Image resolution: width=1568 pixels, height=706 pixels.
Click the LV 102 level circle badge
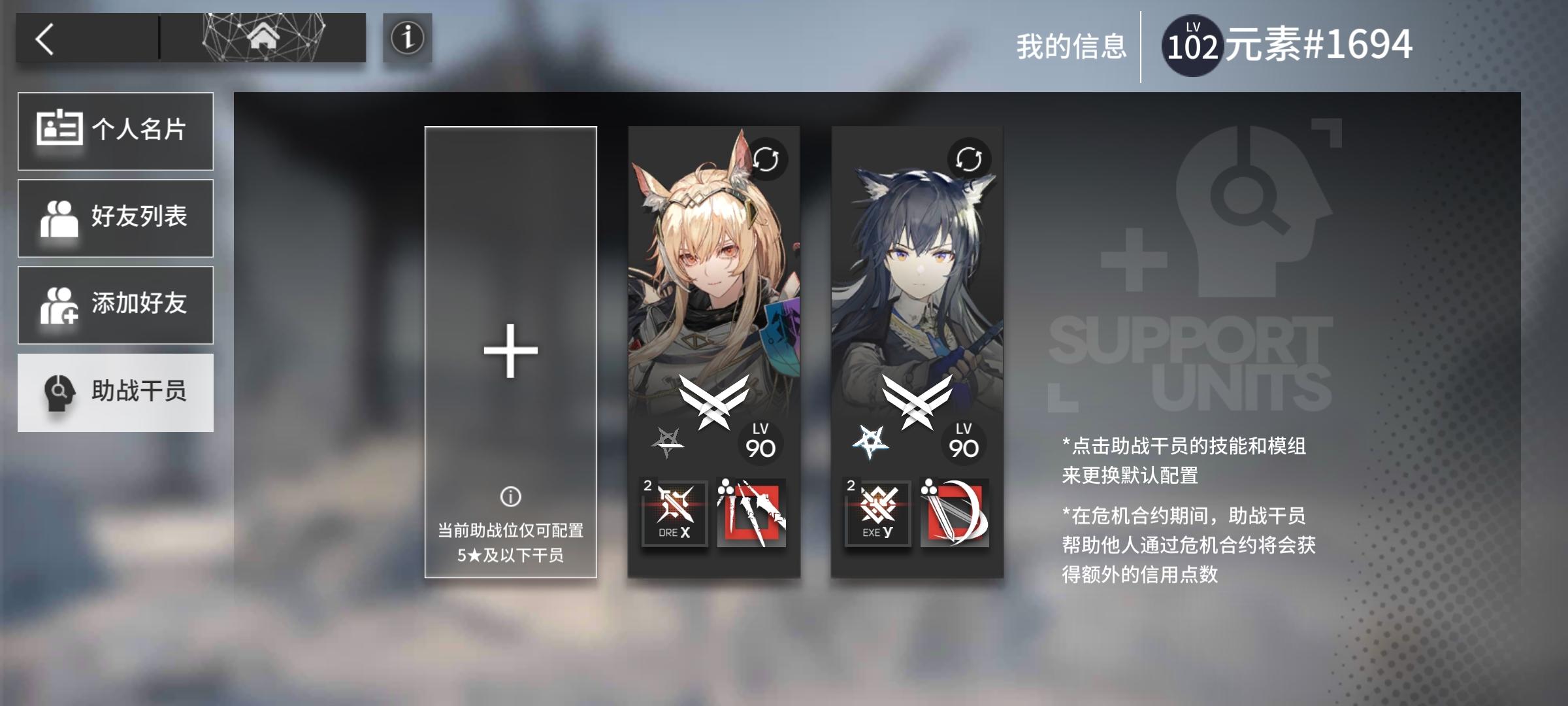[x=1193, y=44]
